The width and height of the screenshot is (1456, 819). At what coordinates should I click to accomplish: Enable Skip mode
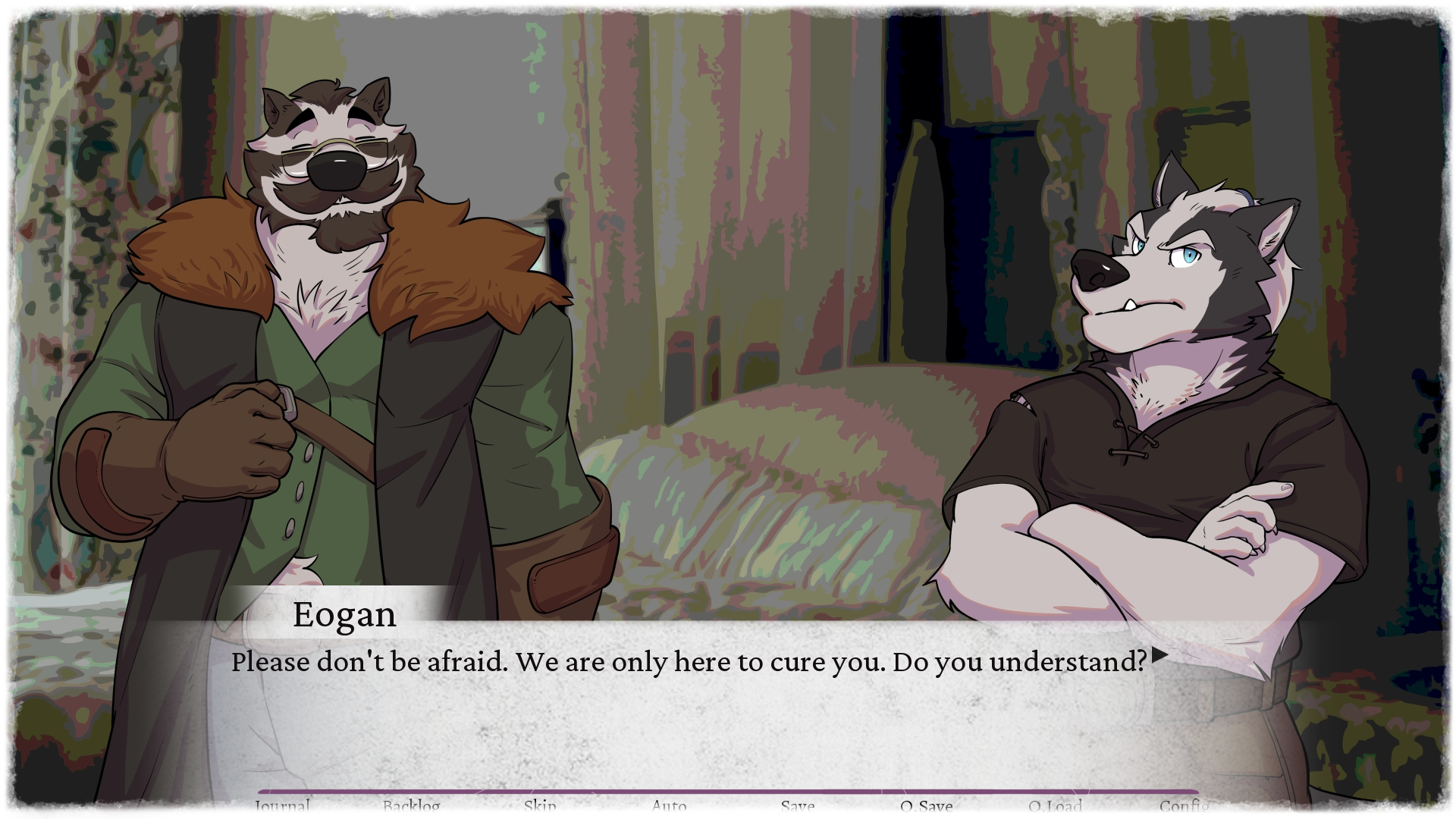(540, 806)
